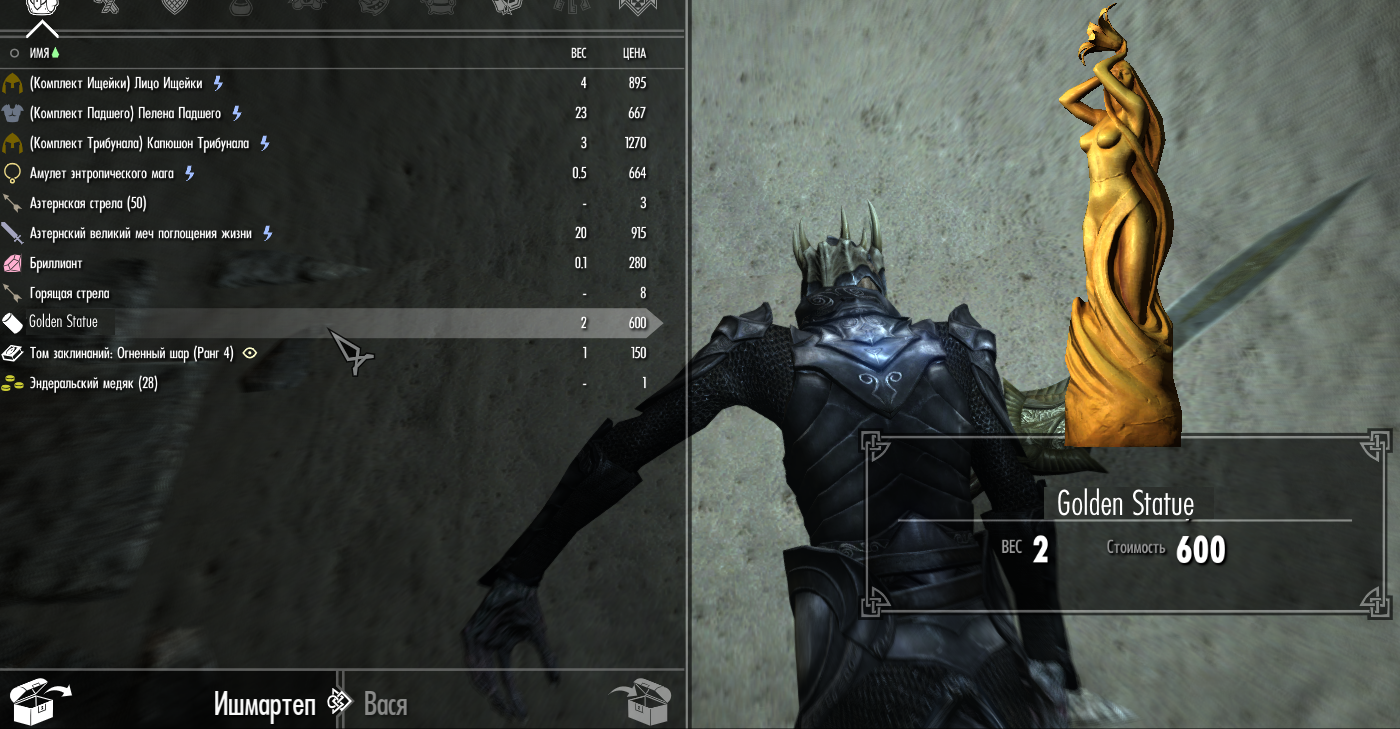
Task: Choose Пелена Падшего from the list
Action: click(x=125, y=113)
